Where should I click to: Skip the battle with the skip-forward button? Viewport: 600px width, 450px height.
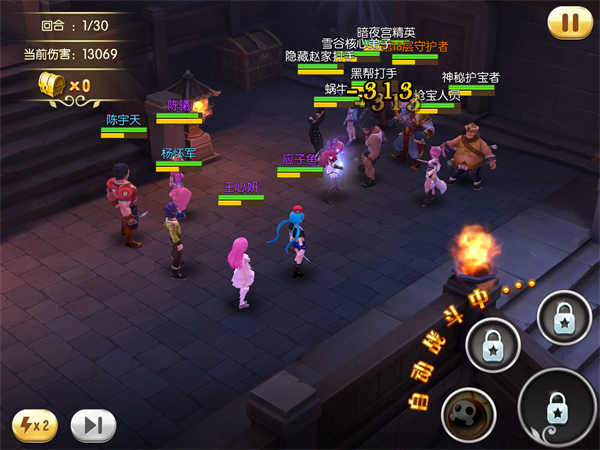(x=93, y=425)
